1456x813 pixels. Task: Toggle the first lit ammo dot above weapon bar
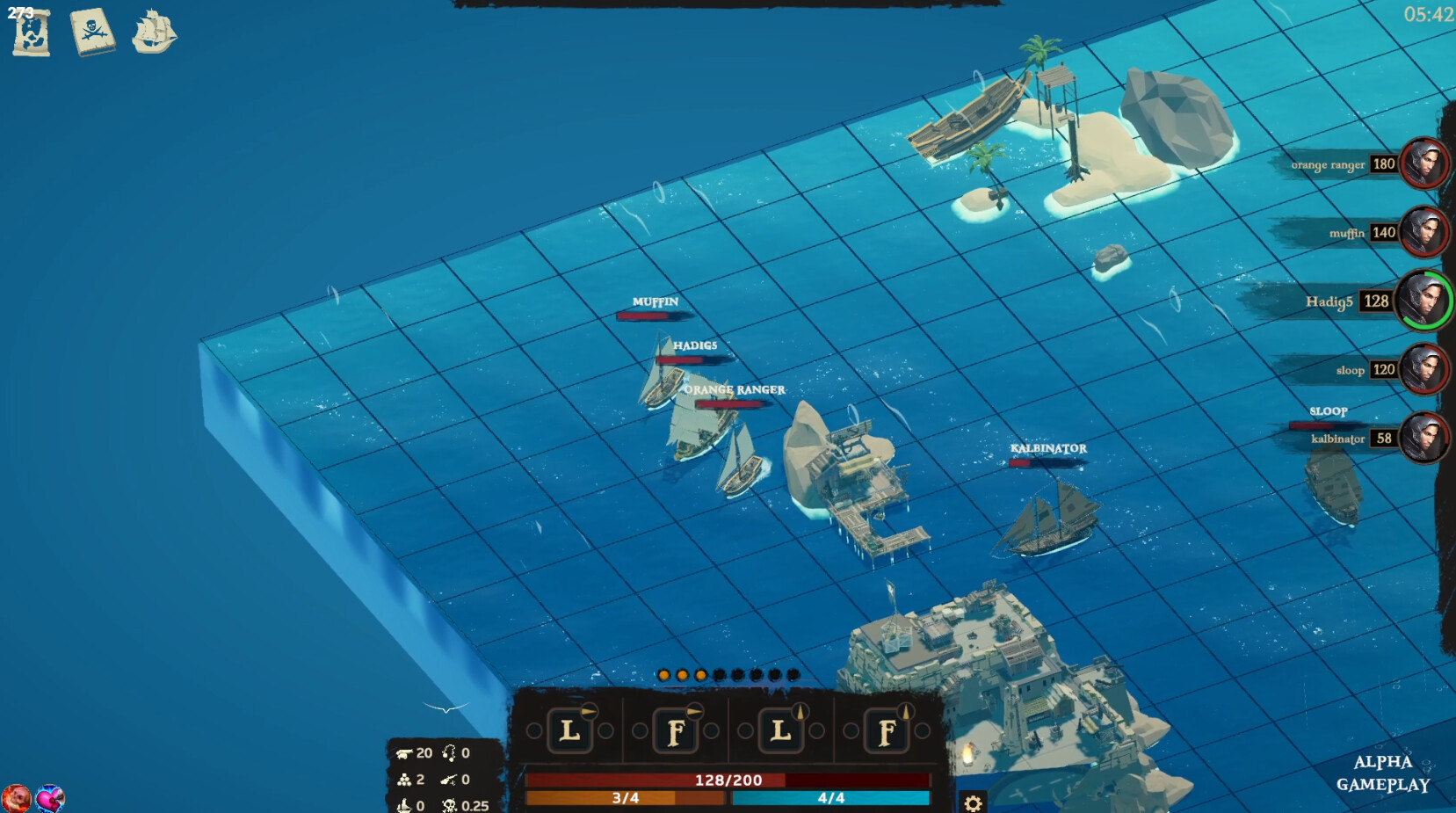[x=665, y=675]
